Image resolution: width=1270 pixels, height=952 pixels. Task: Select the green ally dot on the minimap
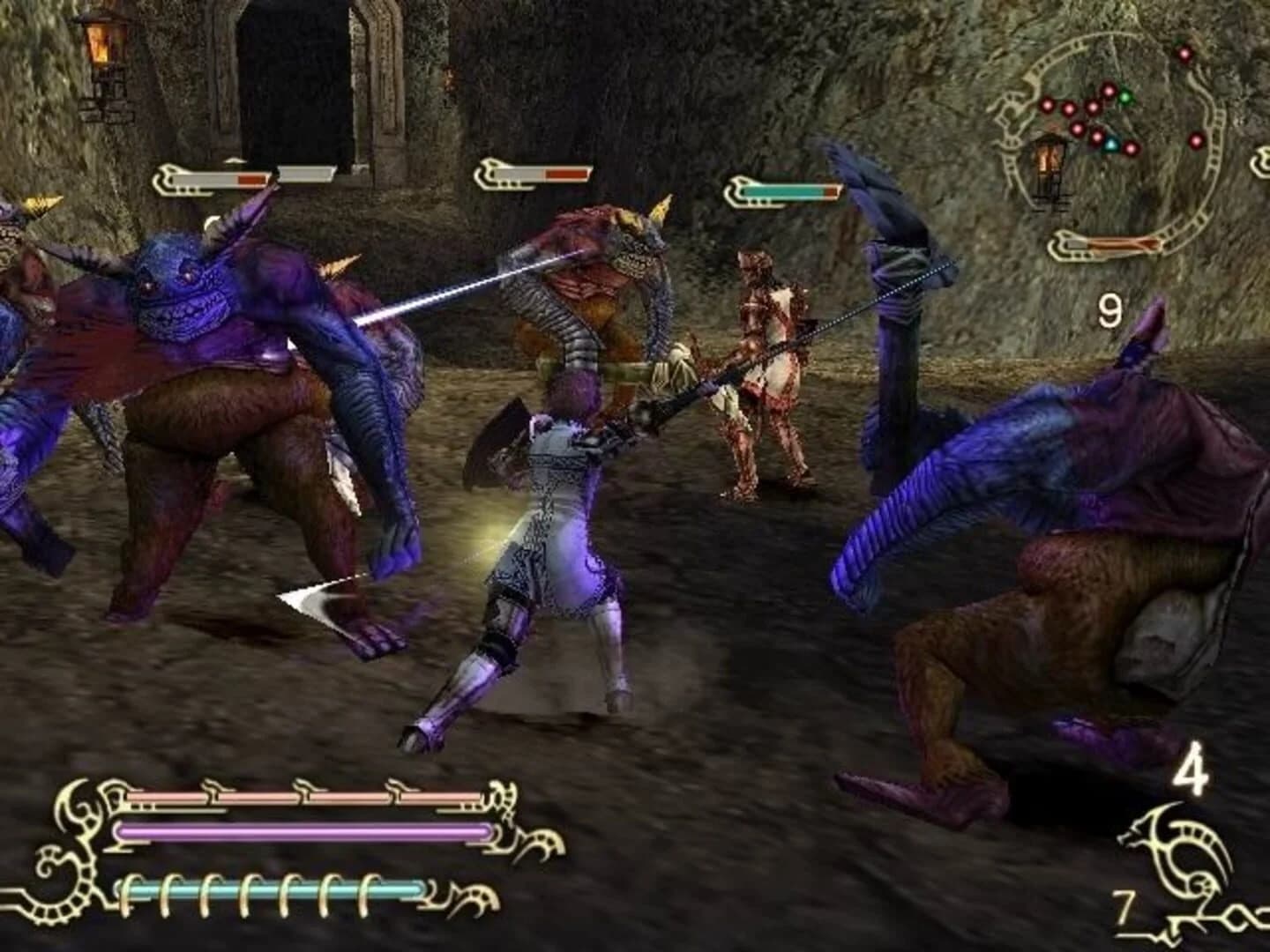pyautogui.click(x=1126, y=97)
